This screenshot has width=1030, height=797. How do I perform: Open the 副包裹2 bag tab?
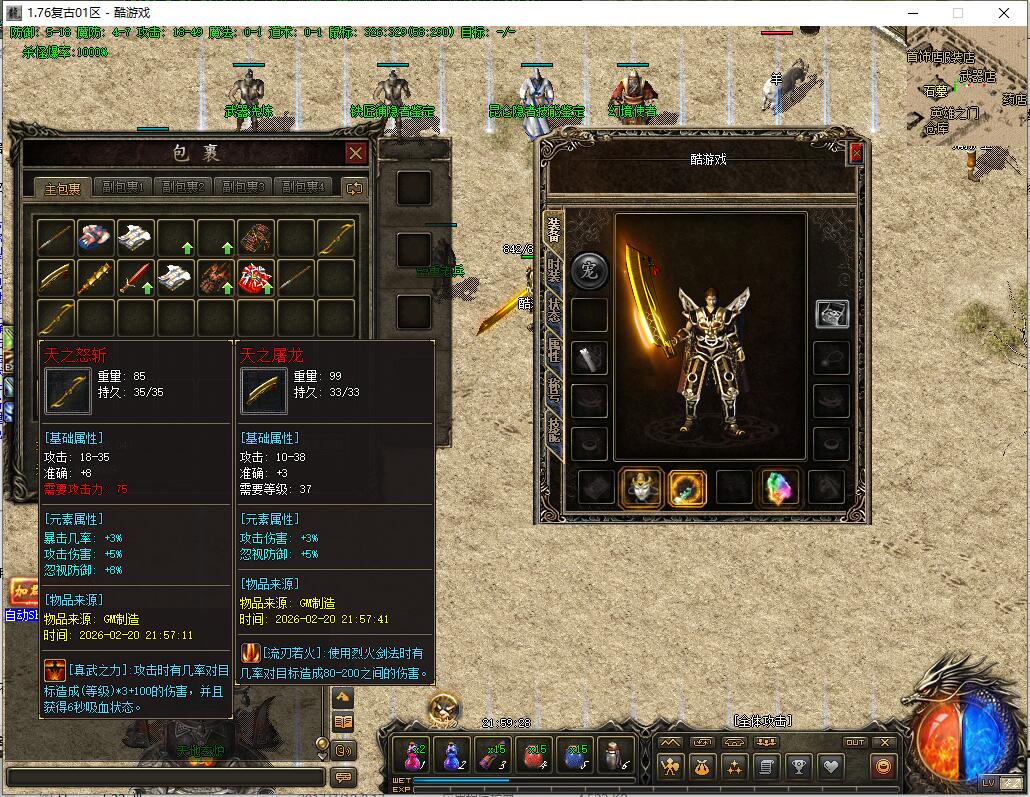(x=185, y=187)
